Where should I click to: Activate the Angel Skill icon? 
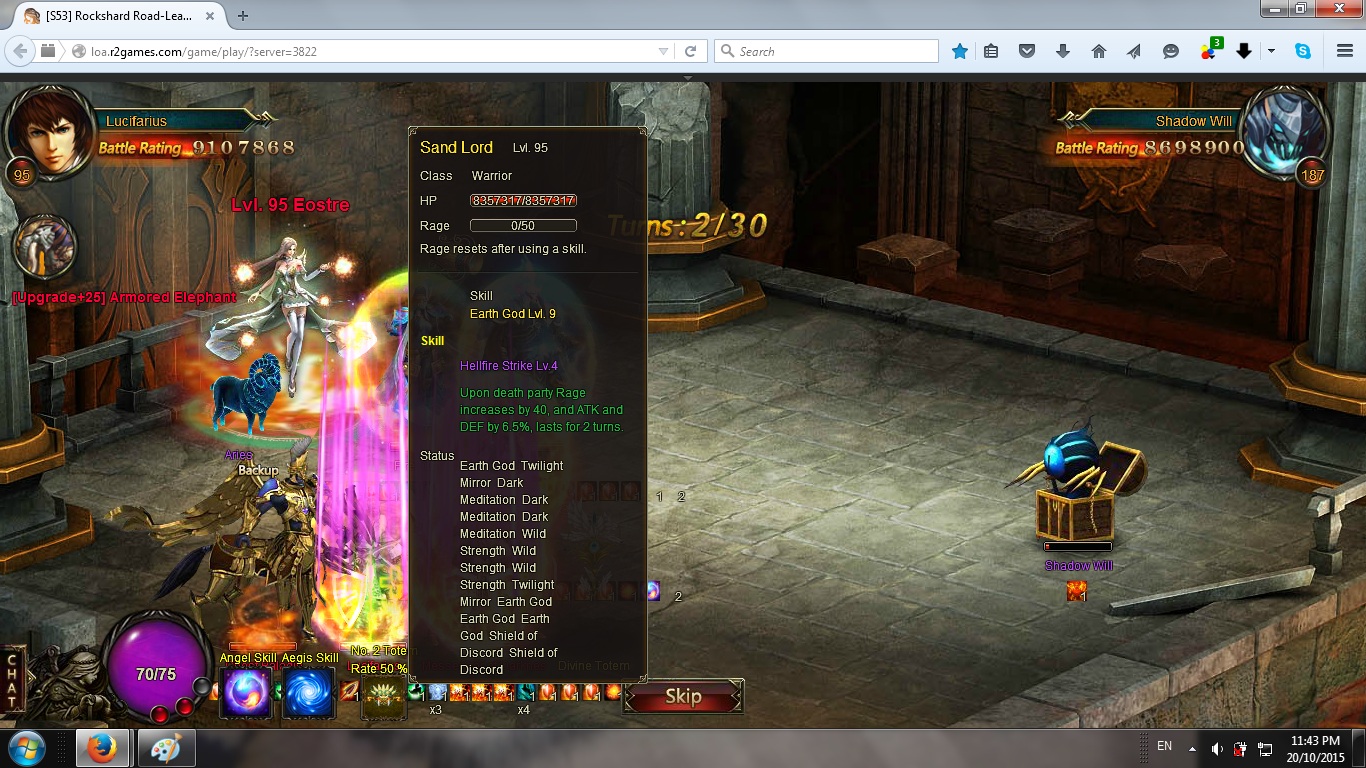coord(246,692)
